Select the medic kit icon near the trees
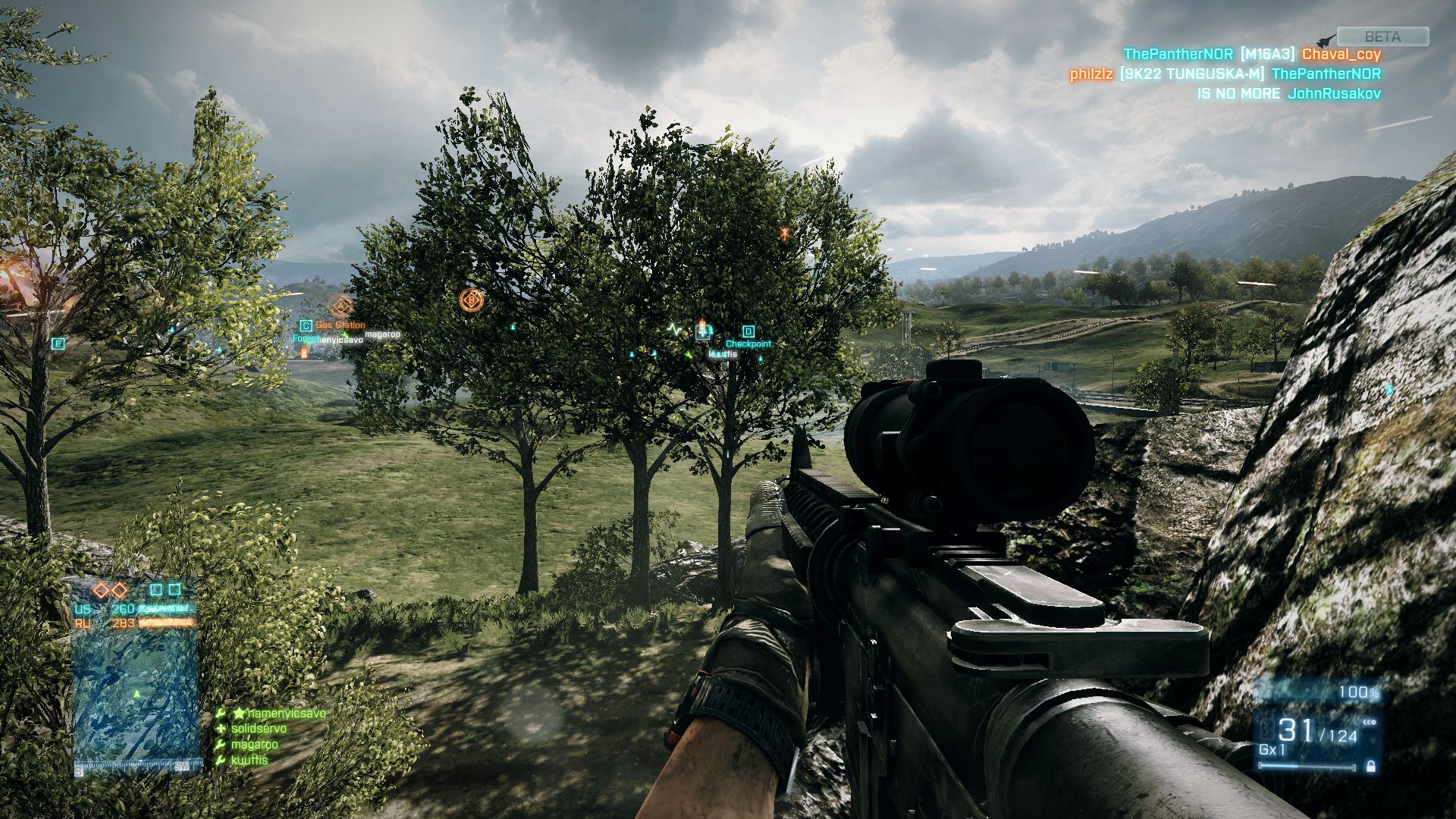The width and height of the screenshot is (1456, 819). (703, 331)
